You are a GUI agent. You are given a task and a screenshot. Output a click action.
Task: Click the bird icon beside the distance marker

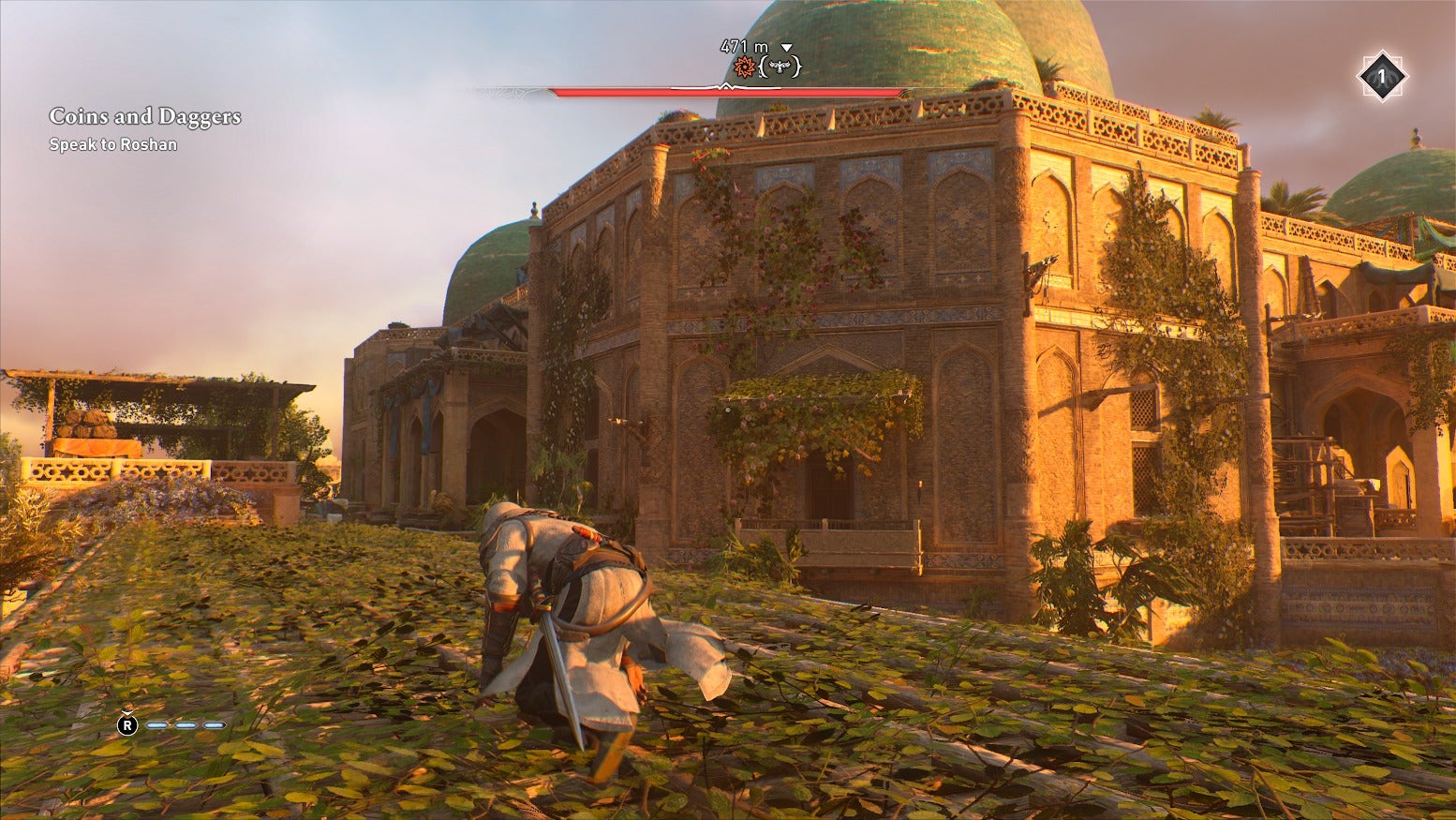(x=780, y=66)
